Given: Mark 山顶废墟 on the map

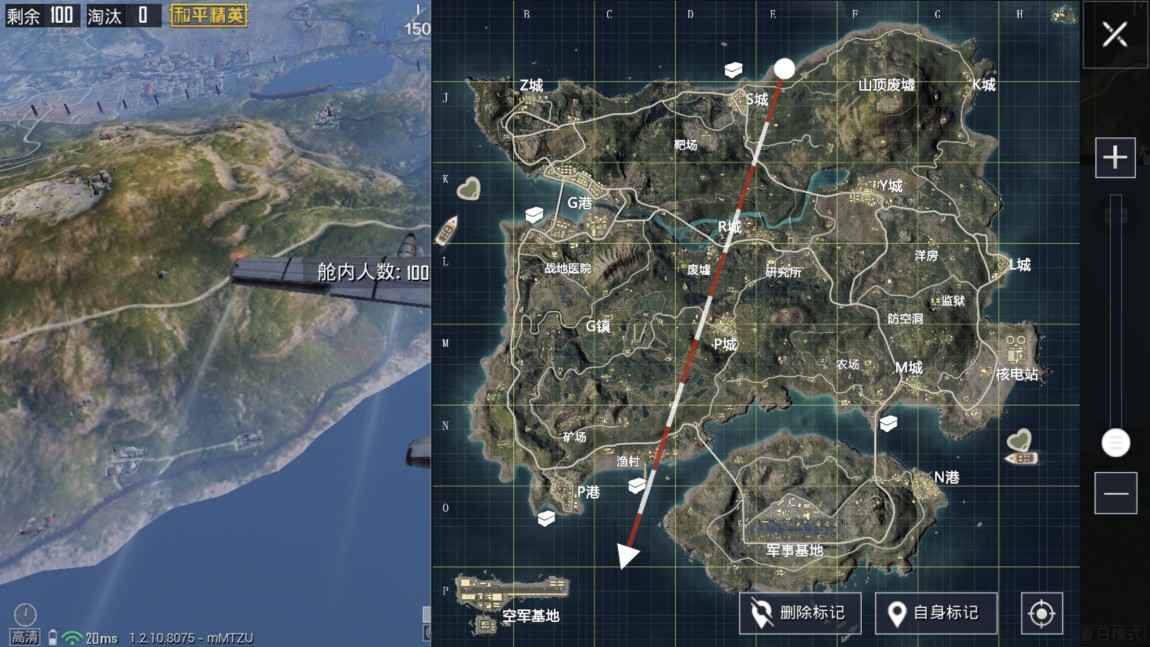Looking at the screenshot, I should [886, 85].
